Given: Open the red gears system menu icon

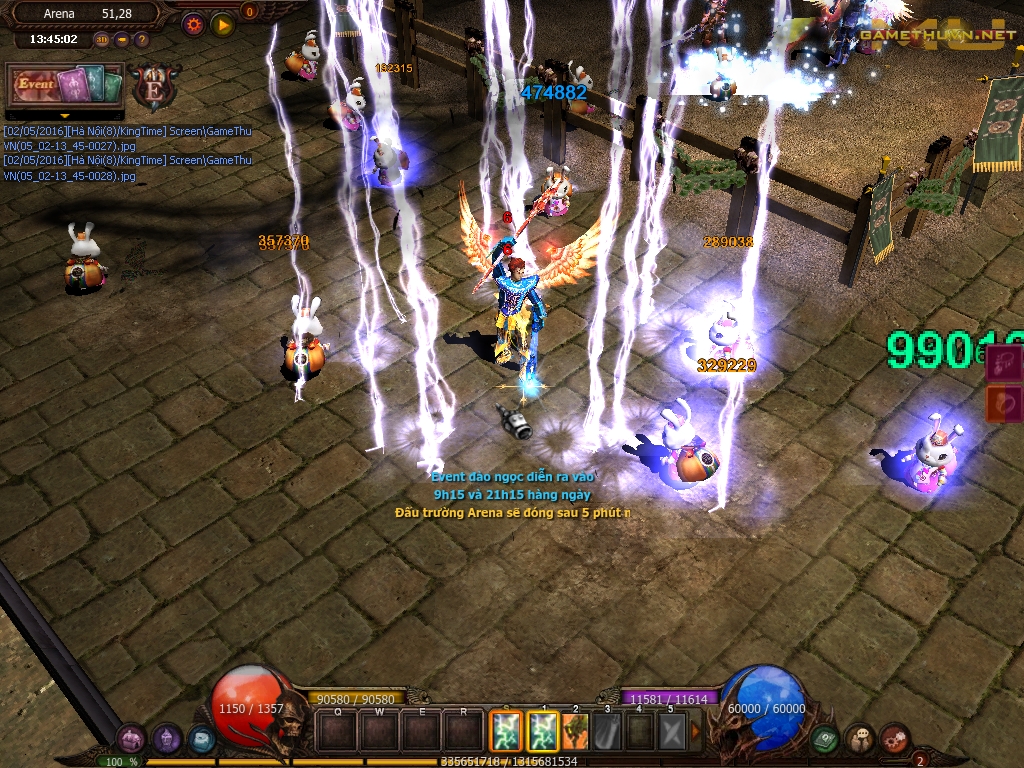Looking at the screenshot, I should pyautogui.click(x=894, y=739).
